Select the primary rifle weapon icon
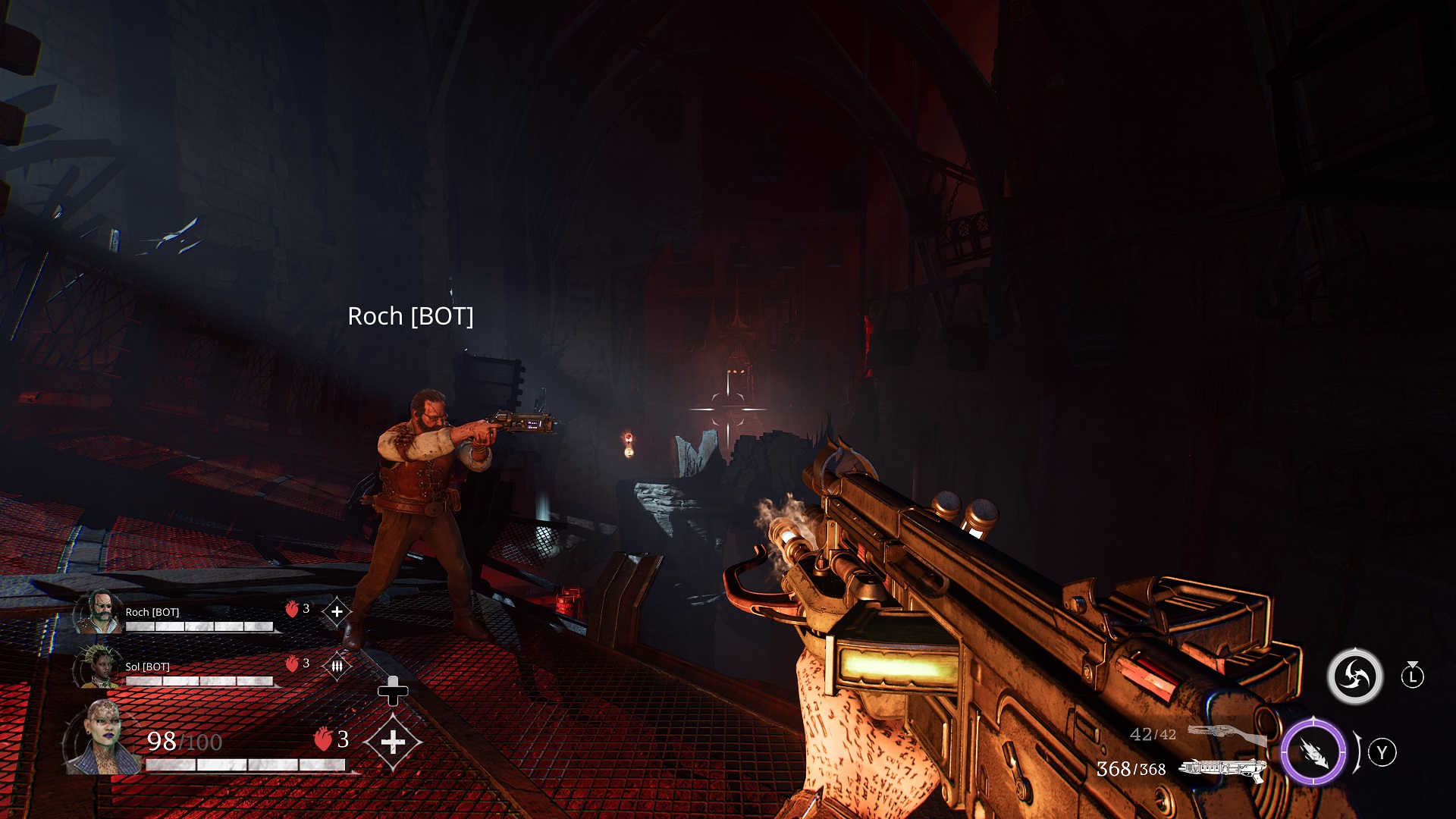The height and width of the screenshot is (819, 1456). 1222,770
